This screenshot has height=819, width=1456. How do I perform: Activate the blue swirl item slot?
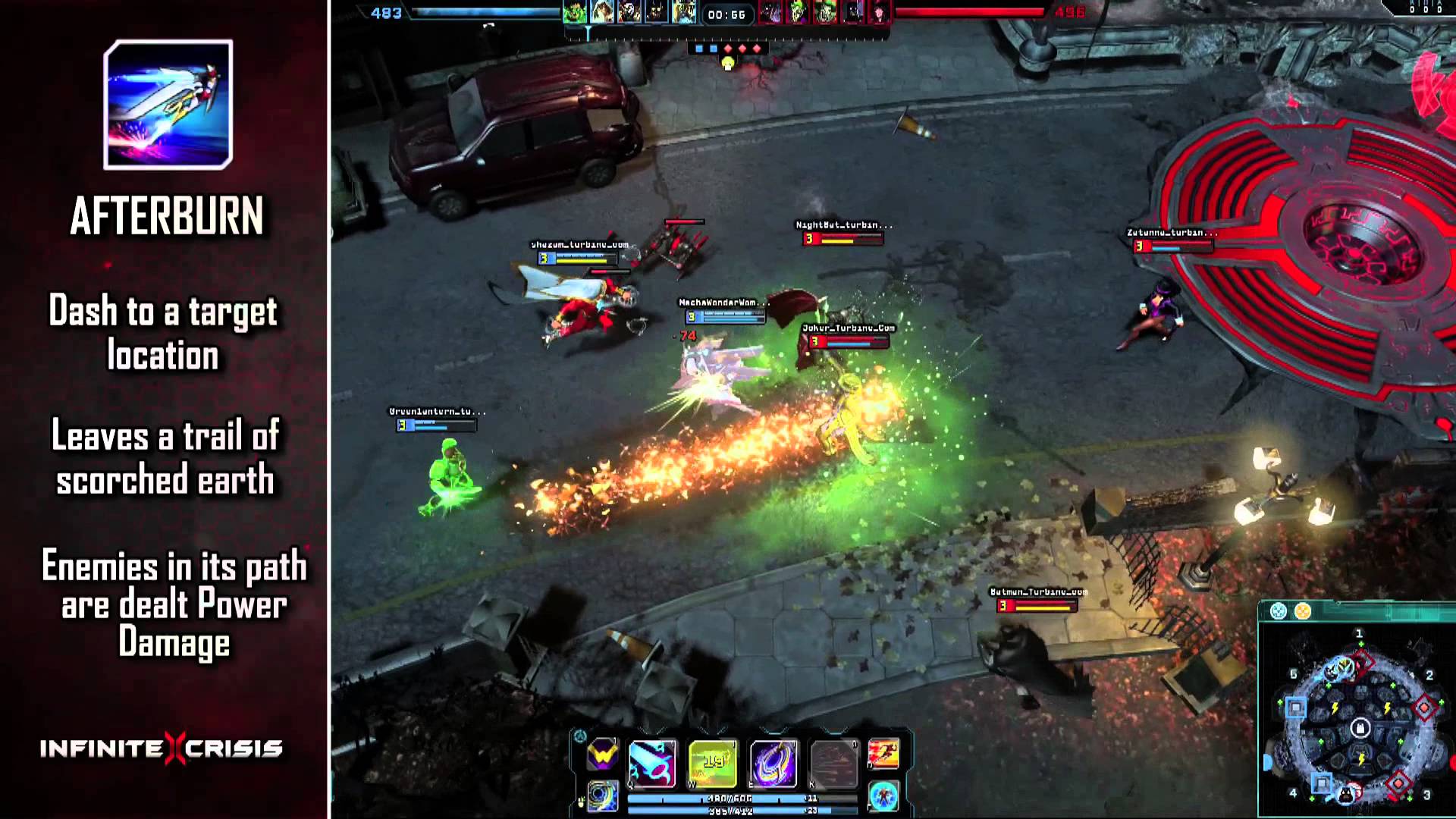[603, 796]
